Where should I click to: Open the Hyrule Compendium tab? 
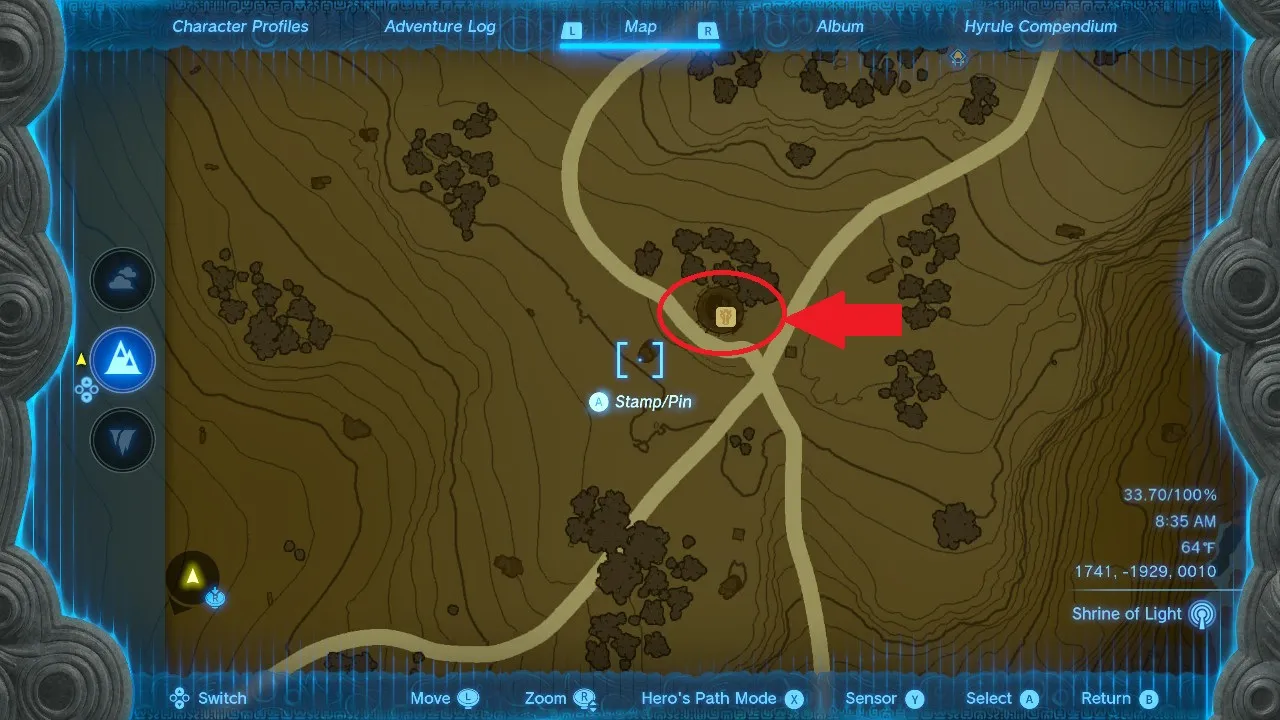(1040, 26)
